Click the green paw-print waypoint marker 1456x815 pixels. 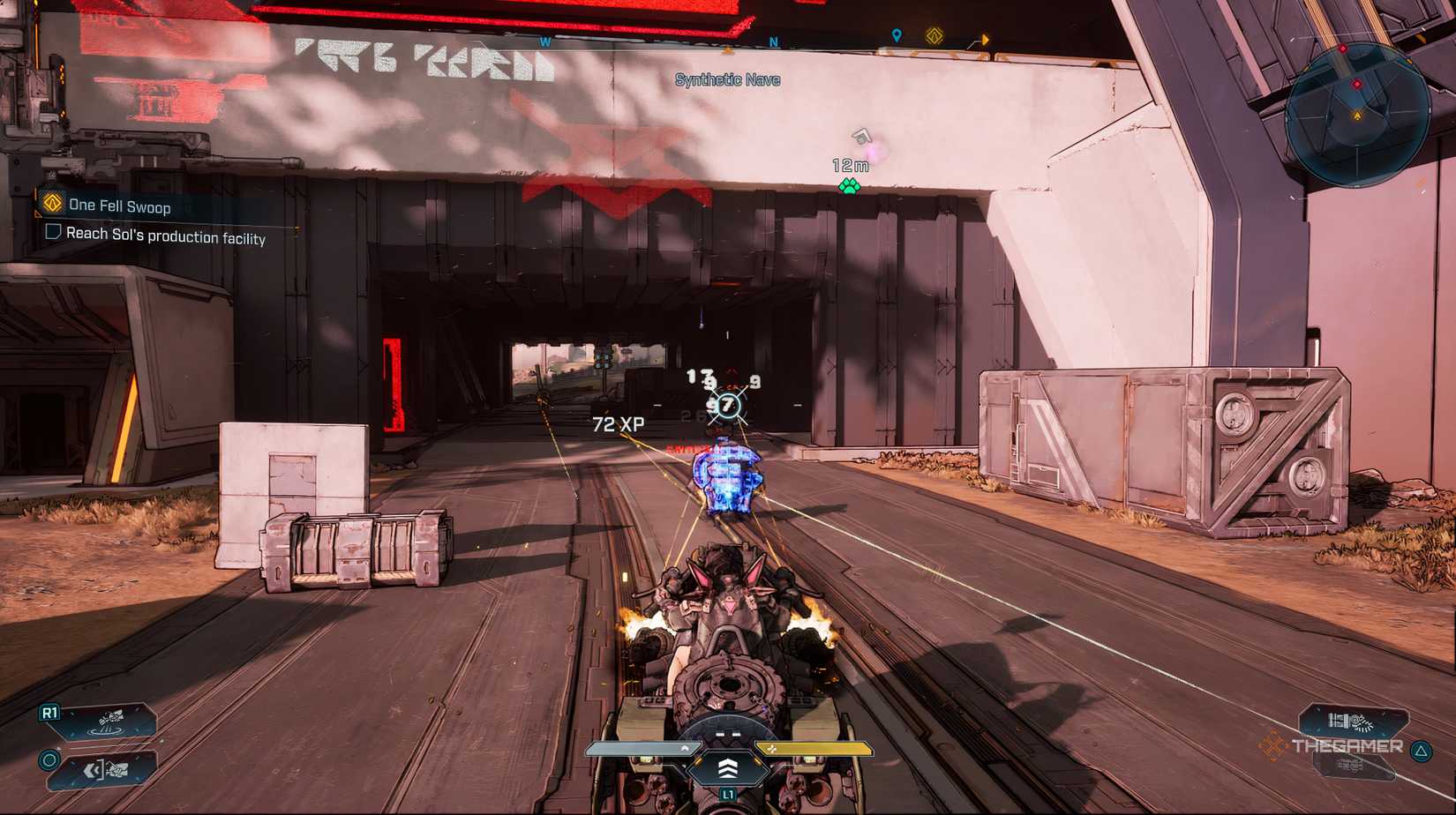click(849, 187)
